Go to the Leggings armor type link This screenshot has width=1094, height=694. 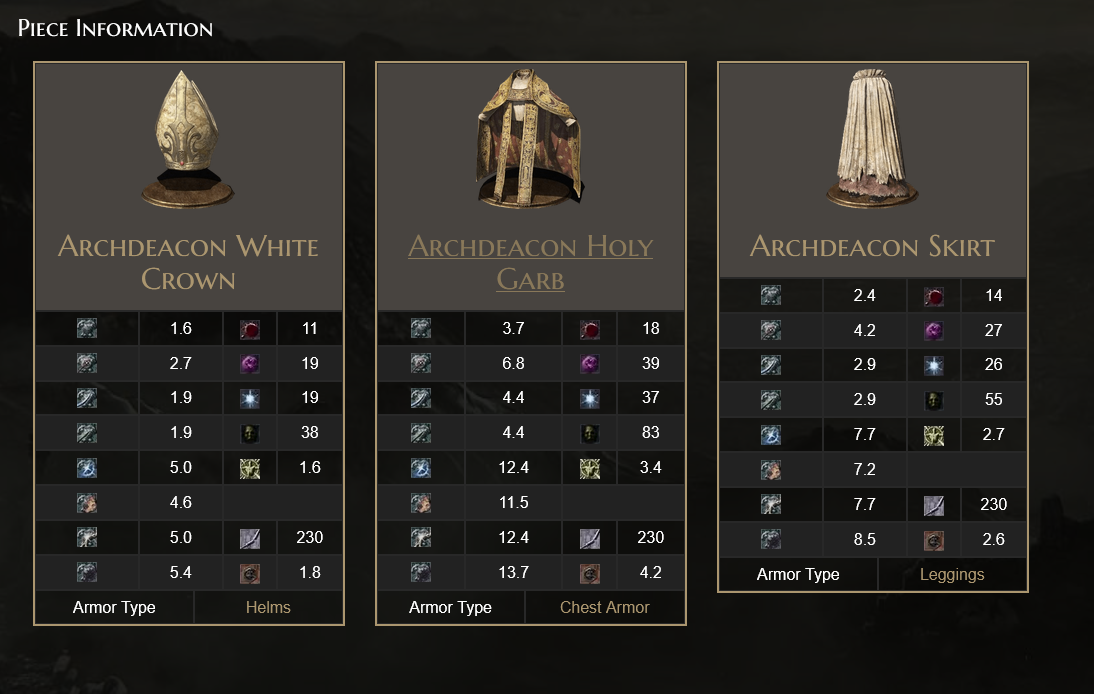tap(952, 574)
